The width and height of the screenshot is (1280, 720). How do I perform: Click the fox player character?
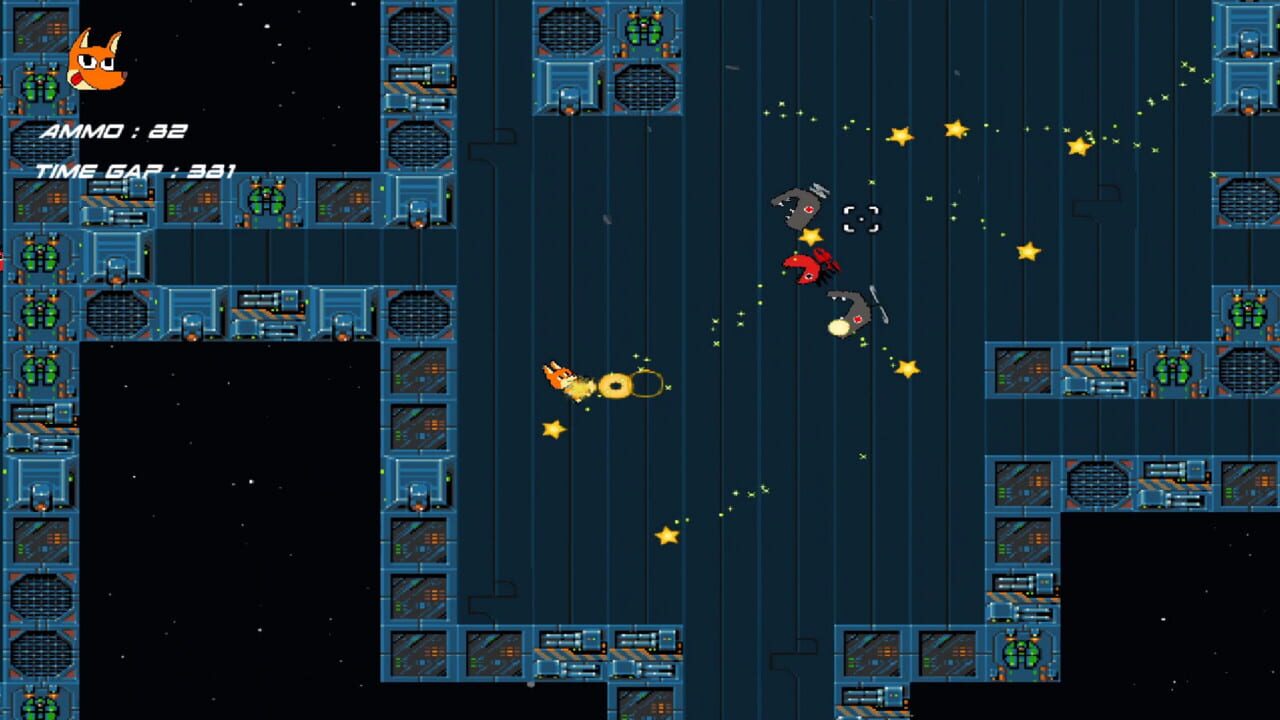tap(565, 378)
